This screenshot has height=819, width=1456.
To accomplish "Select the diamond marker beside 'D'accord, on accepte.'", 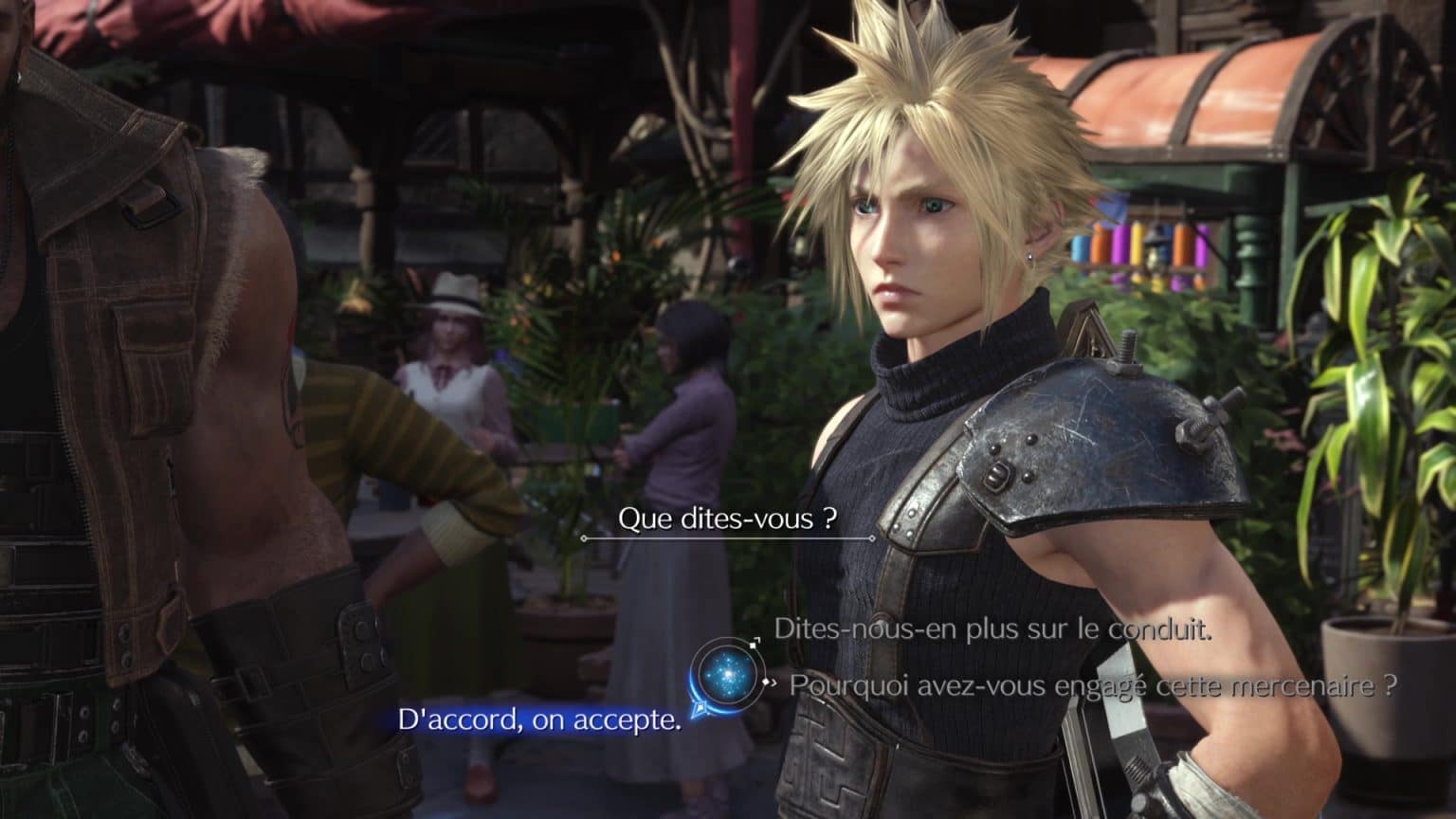I will point(700,708).
